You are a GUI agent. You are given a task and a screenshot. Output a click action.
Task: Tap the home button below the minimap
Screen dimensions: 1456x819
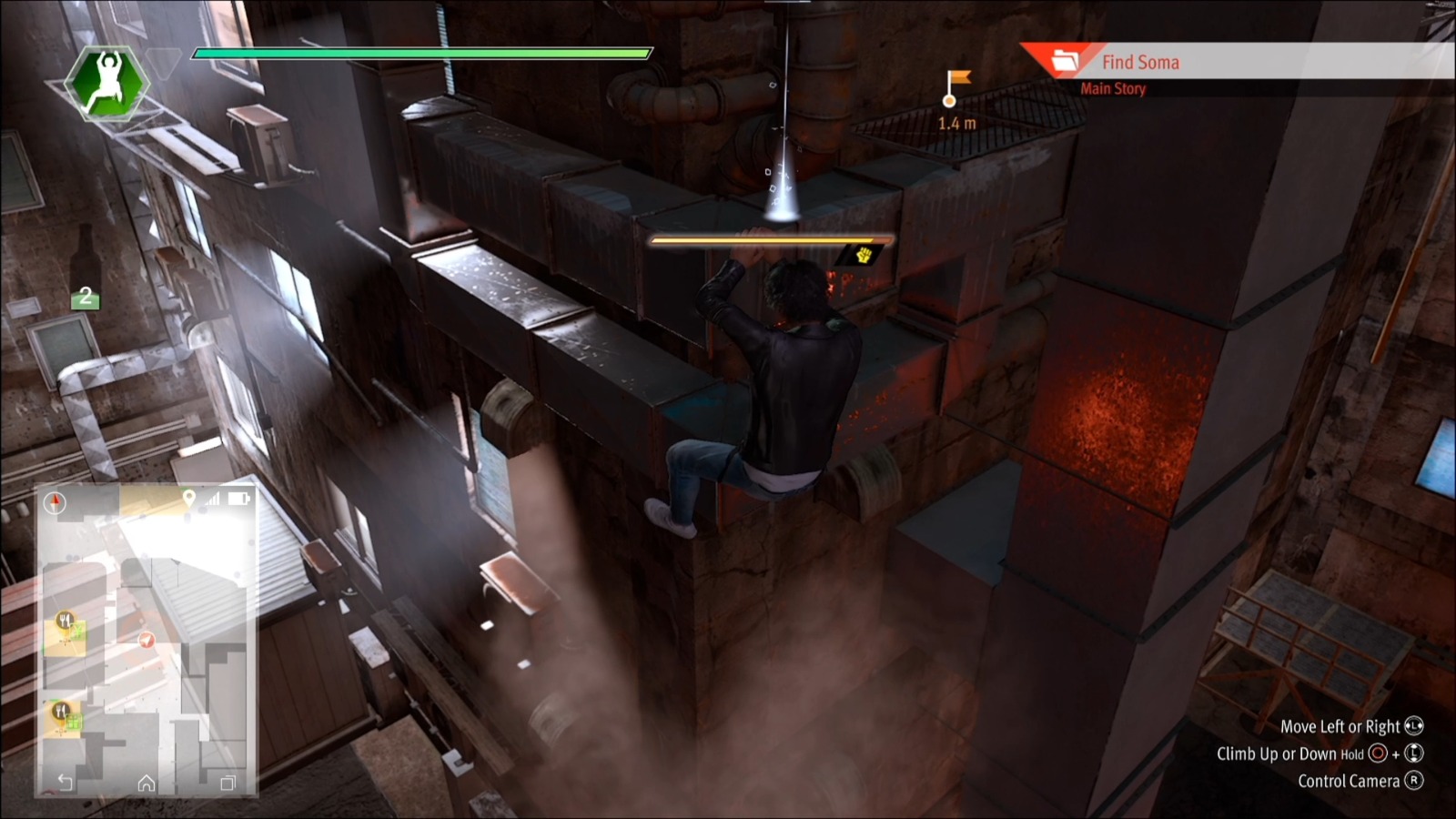pos(147,784)
